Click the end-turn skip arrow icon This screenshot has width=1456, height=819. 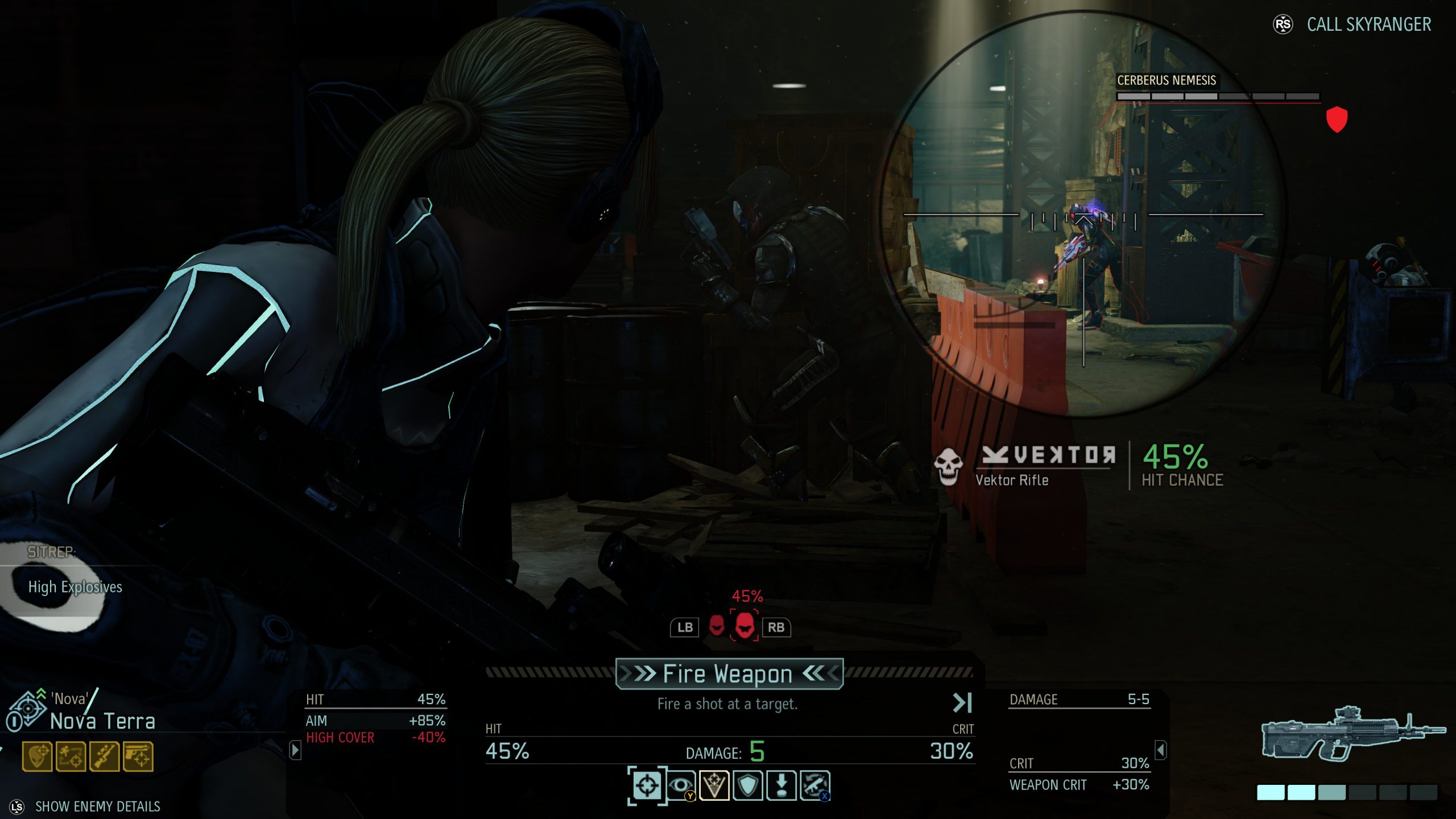(962, 703)
